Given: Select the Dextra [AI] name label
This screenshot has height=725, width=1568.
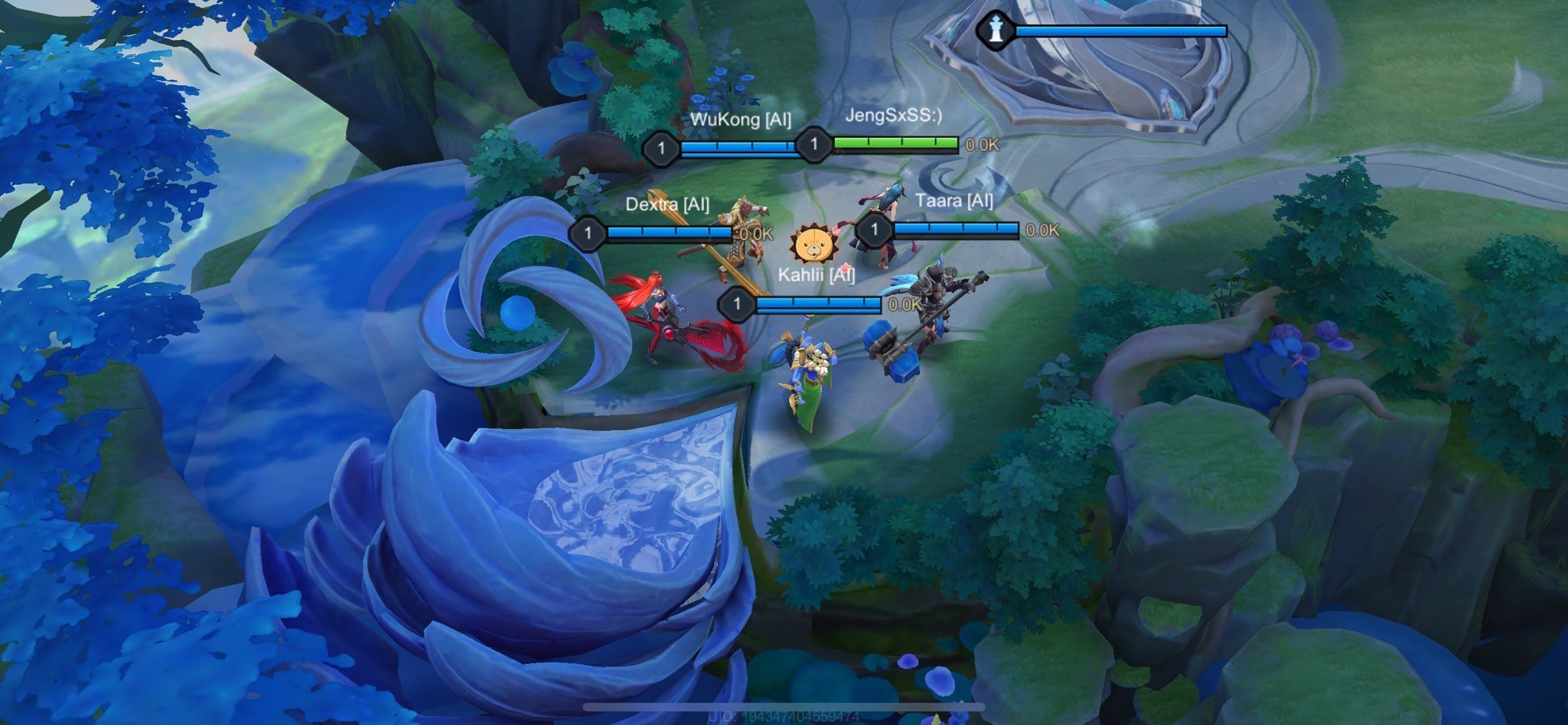Looking at the screenshot, I should pyautogui.click(x=670, y=204).
